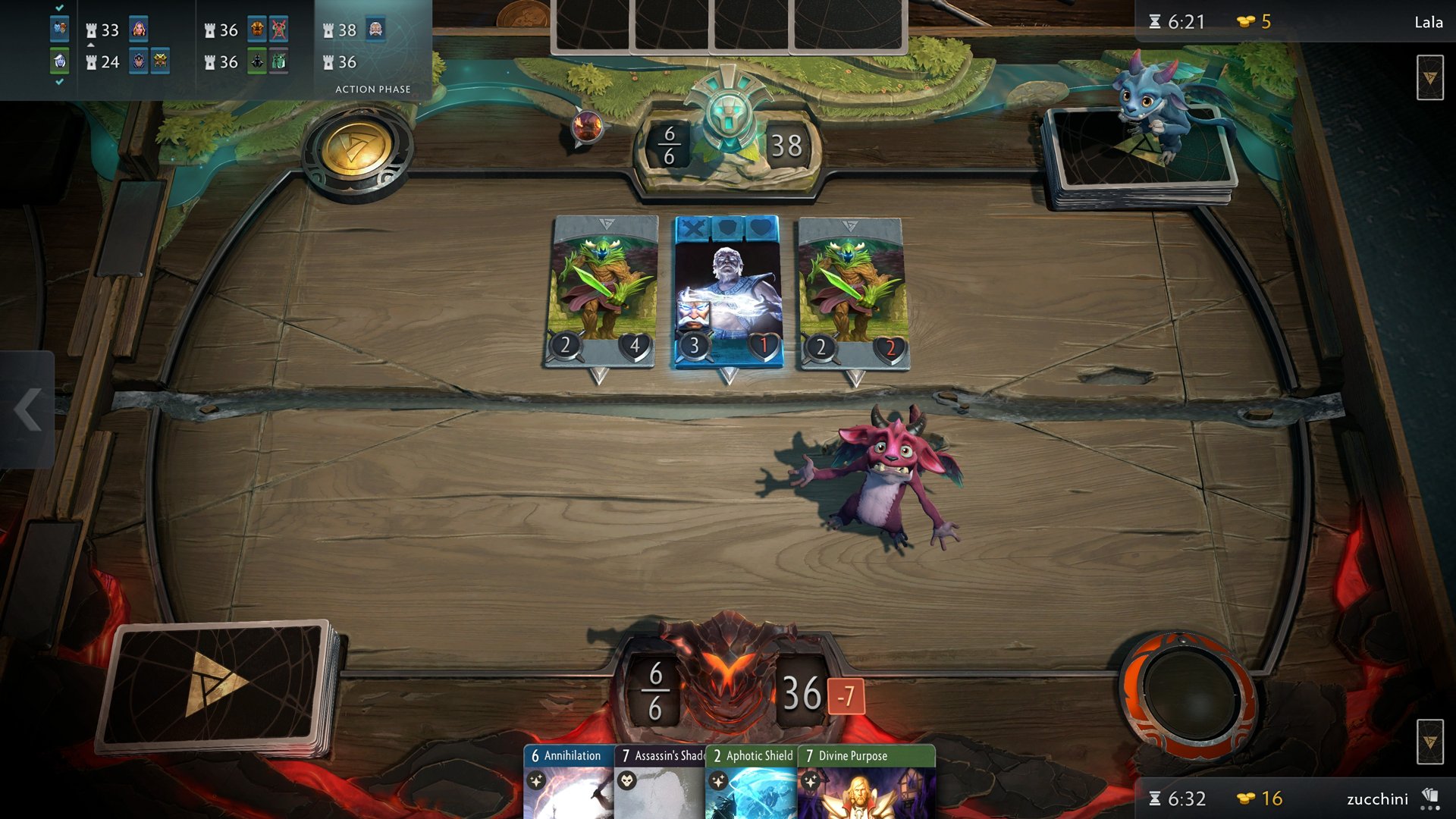Click the green checkmark above the first lane heroes
The height and width of the screenshot is (819, 1456).
(59, 8)
